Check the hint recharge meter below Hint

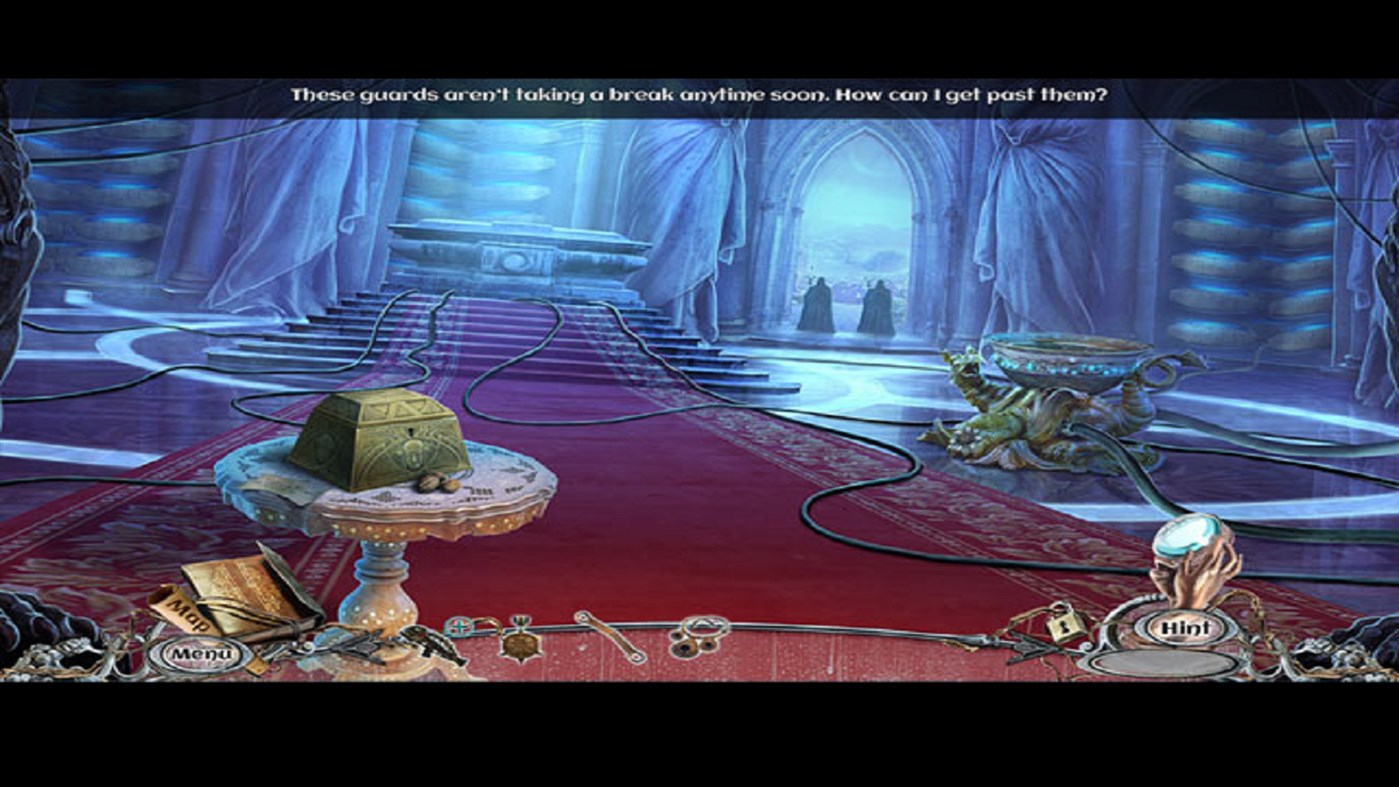(x=1162, y=664)
